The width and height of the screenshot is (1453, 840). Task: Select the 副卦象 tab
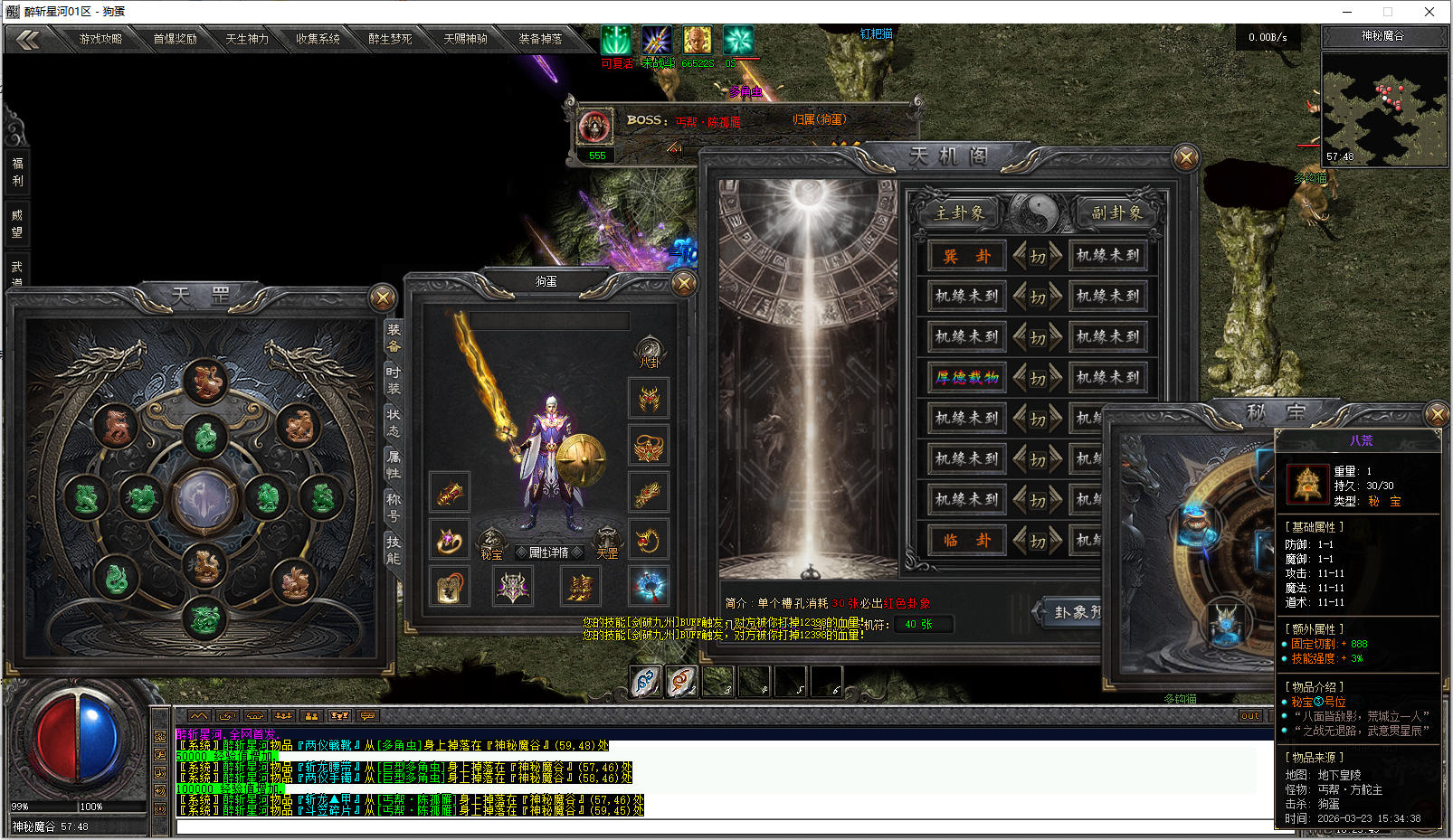(1116, 213)
